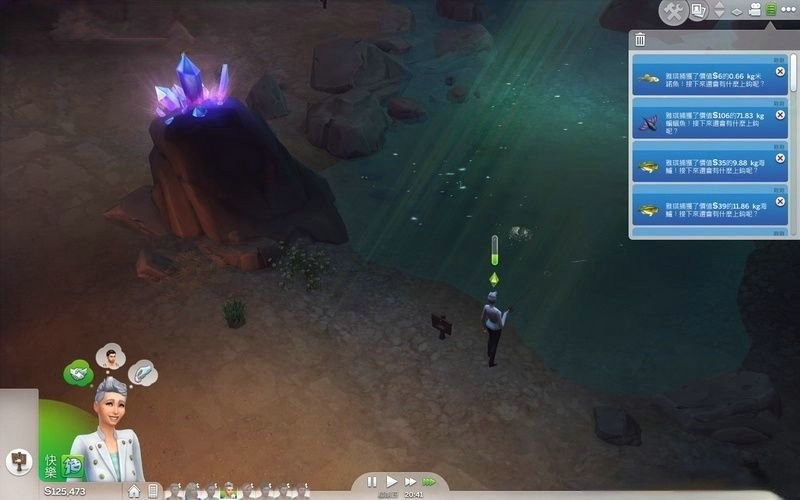Image resolution: width=800 pixels, height=500 pixels.
Task: Open the three-dot options menu
Action: click(789, 11)
